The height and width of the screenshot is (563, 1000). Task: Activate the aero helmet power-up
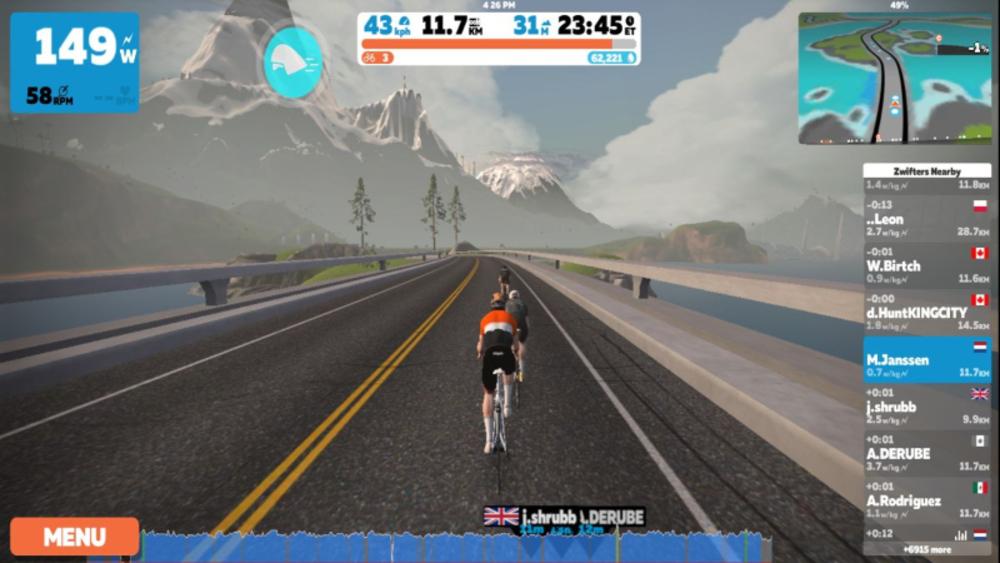(x=293, y=62)
